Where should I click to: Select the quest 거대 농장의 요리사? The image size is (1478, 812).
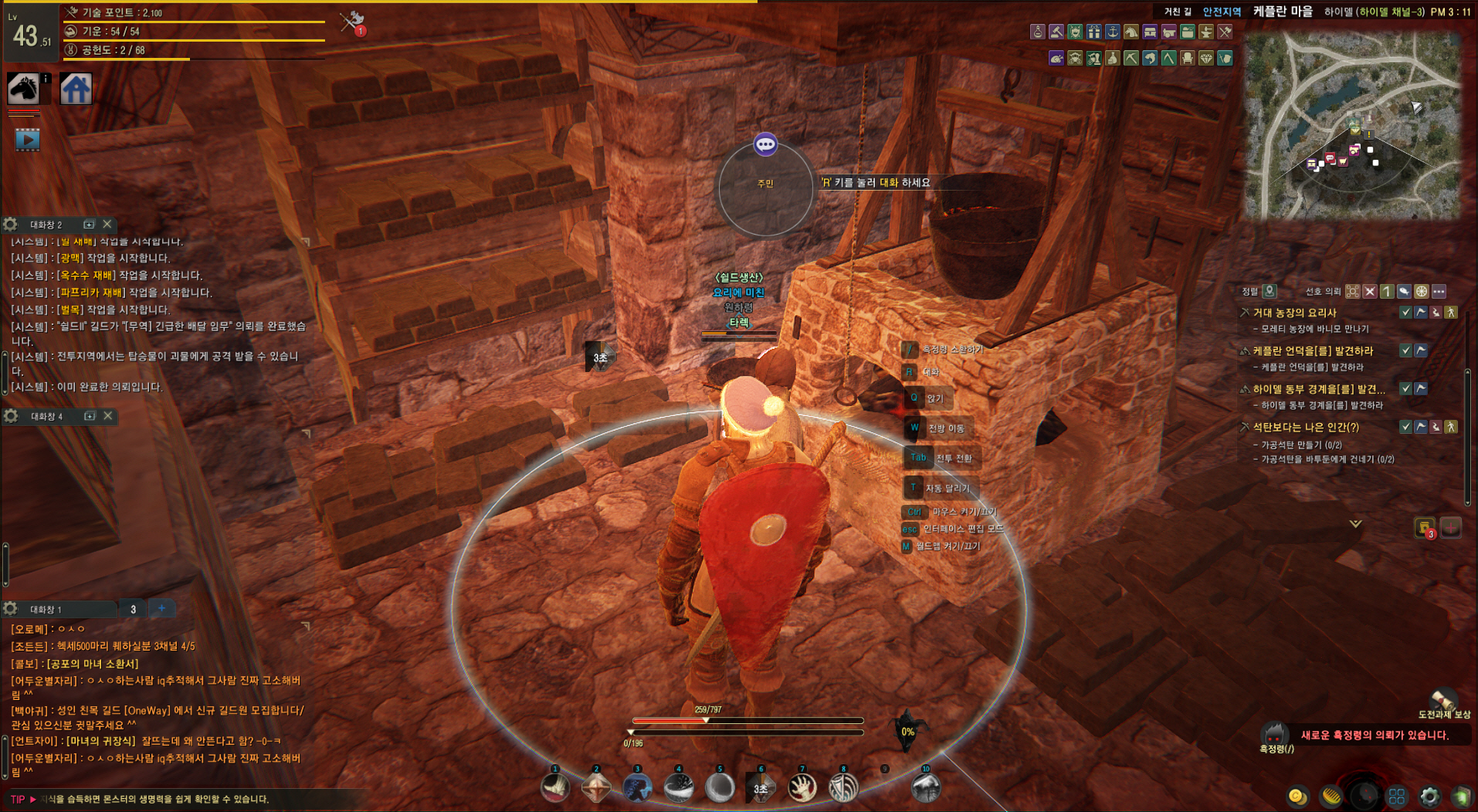(1294, 313)
